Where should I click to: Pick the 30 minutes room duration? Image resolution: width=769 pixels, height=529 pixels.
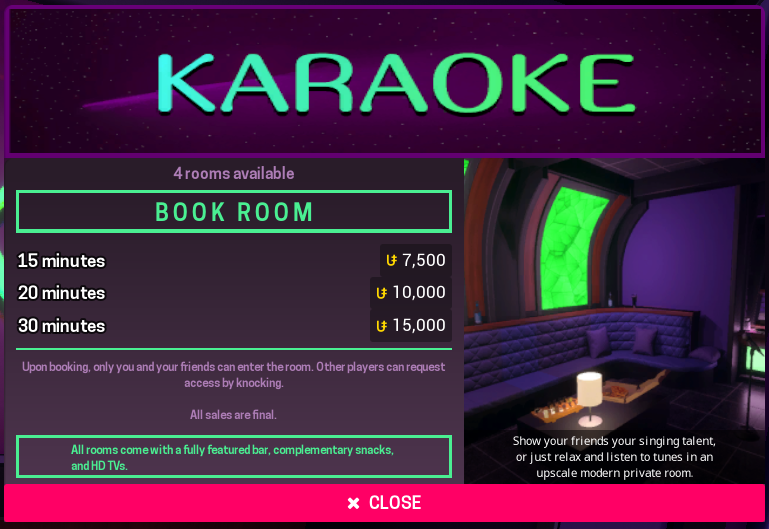pyautogui.click(x=234, y=325)
